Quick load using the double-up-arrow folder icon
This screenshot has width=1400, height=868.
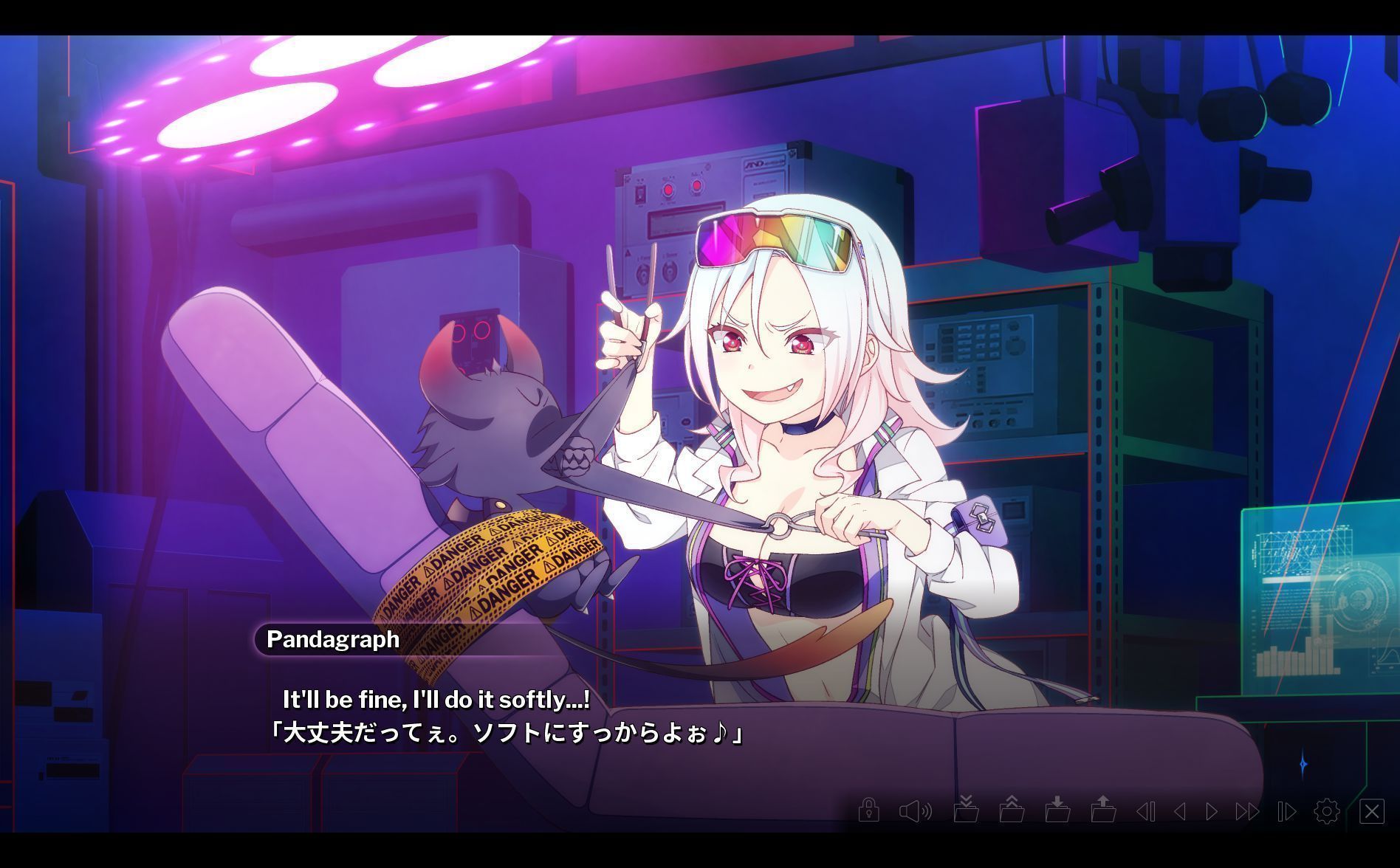click(x=1012, y=810)
